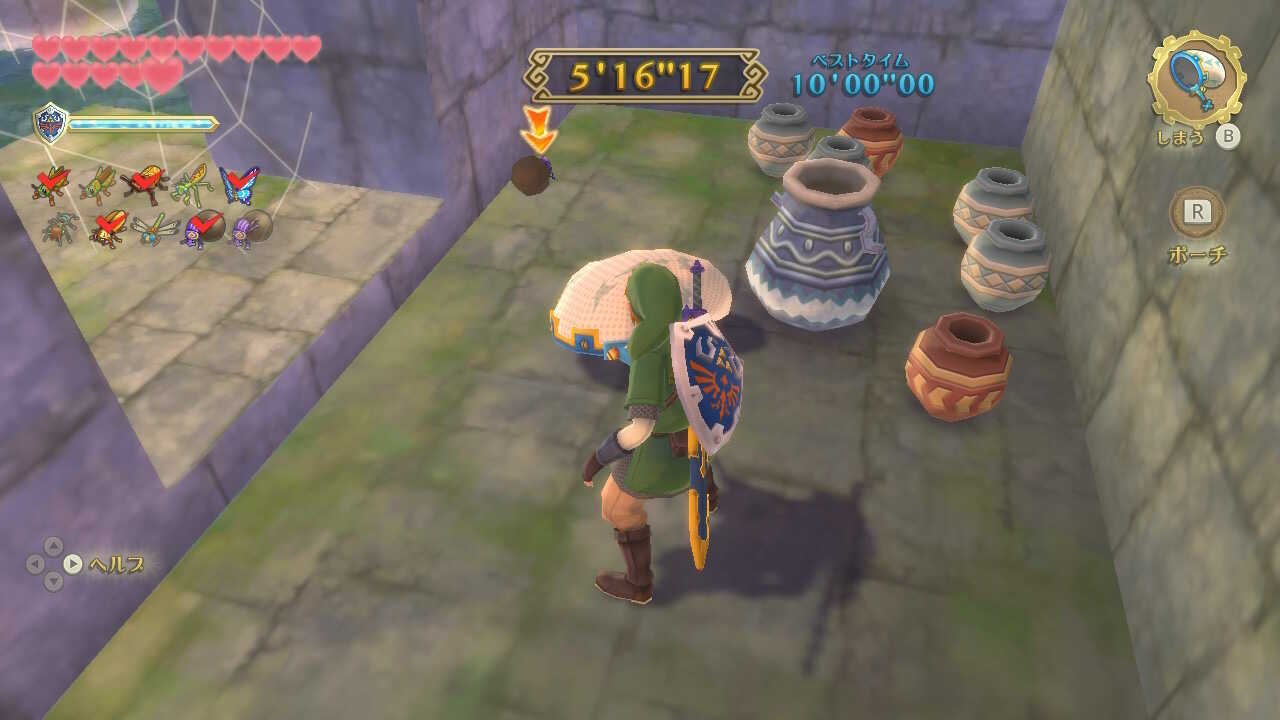Open the ベストタイム best time display

[860, 72]
